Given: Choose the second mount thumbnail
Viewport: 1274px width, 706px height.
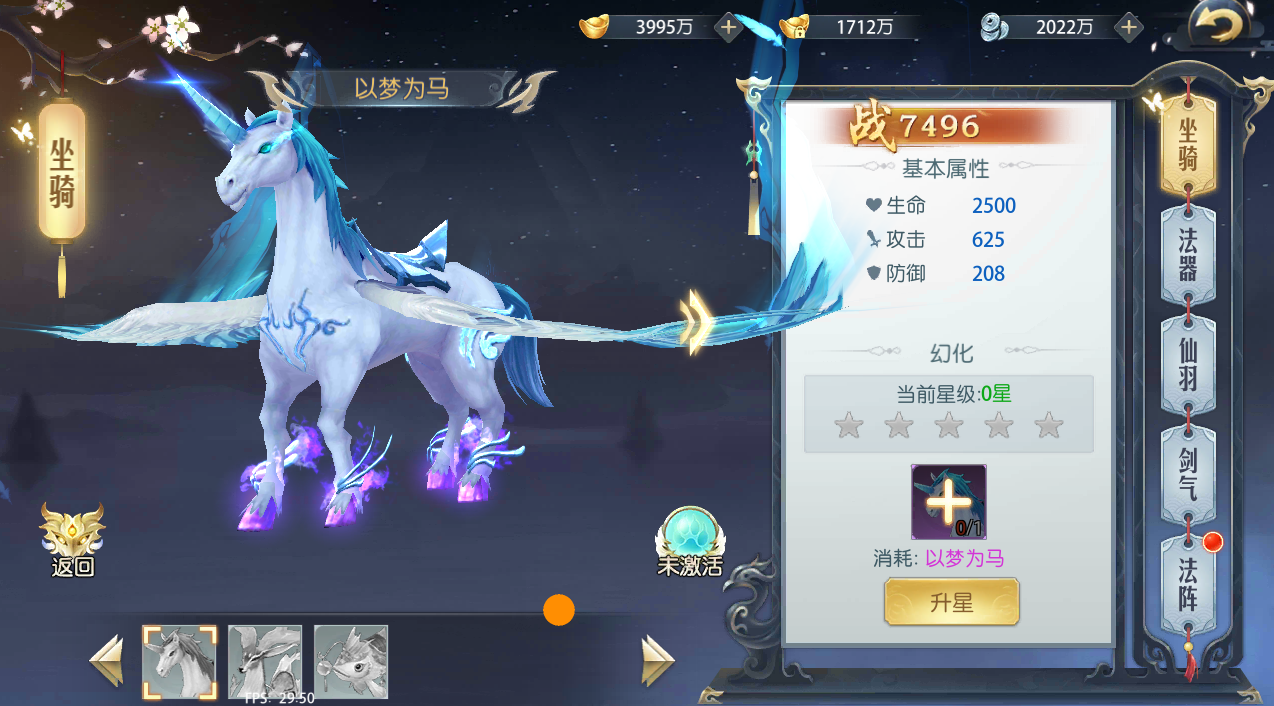Looking at the screenshot, I should click(x=265, y=662).
